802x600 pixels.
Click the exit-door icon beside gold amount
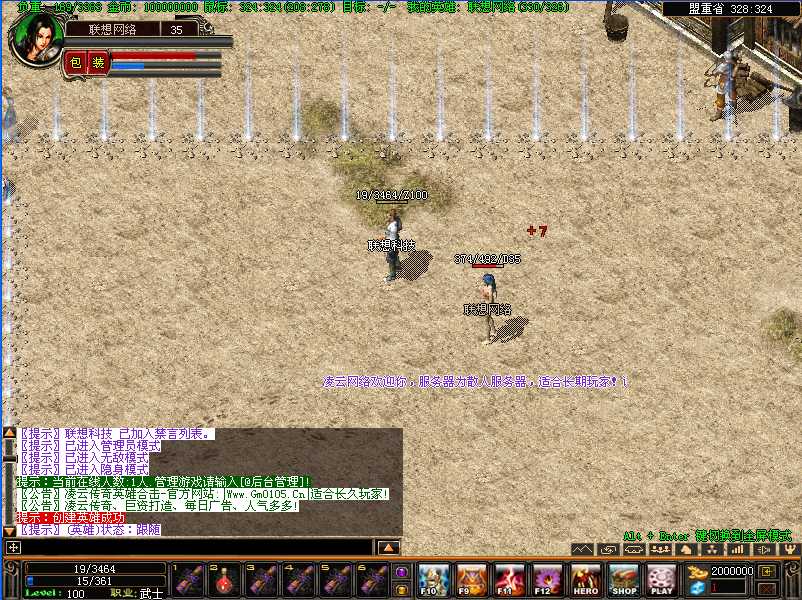tap(765, 571)
